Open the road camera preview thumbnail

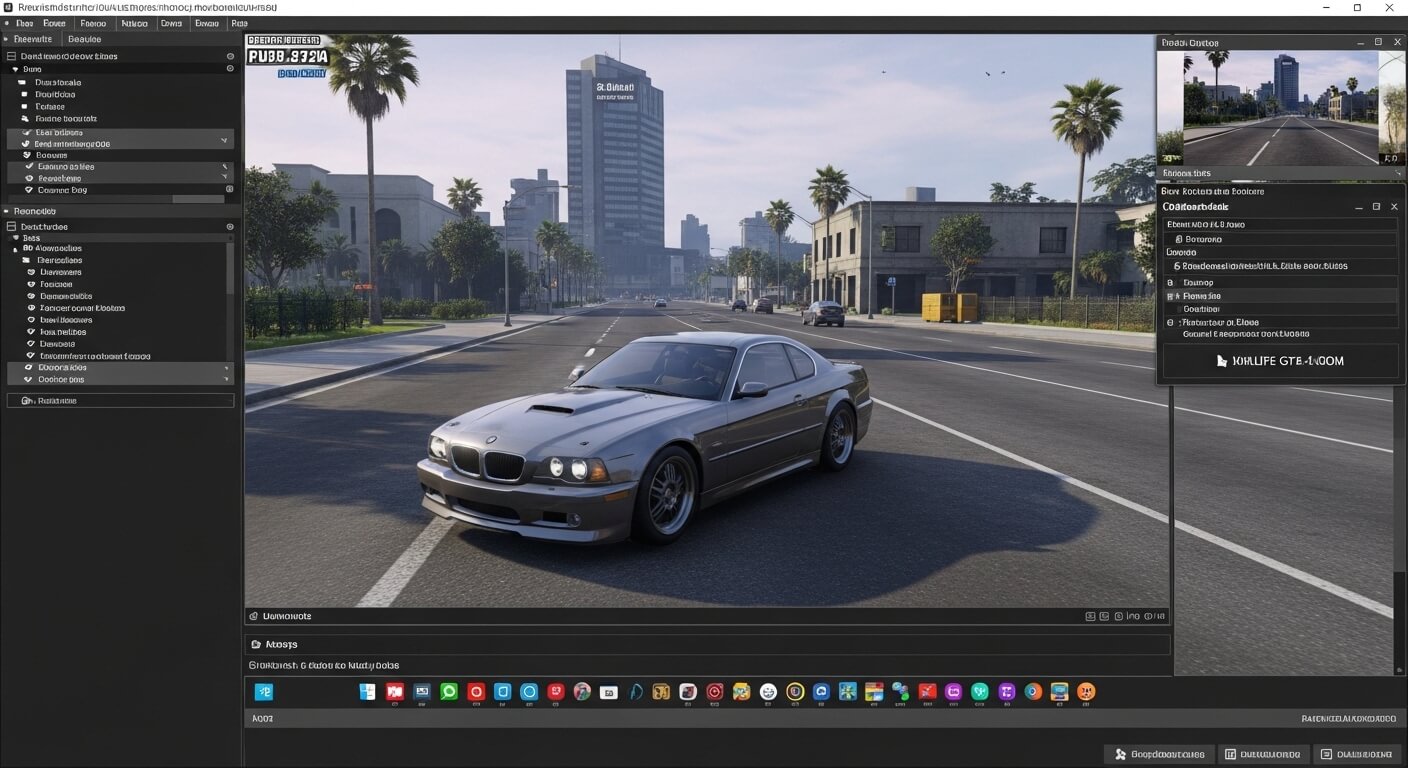(1280, 108)
